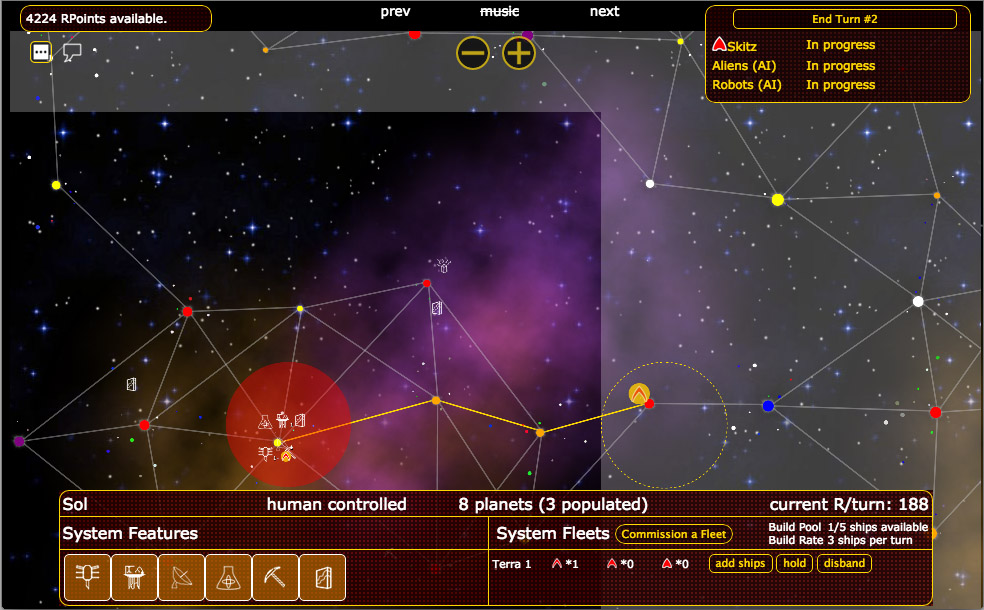Toggle the music on or off

click(500, 11)
